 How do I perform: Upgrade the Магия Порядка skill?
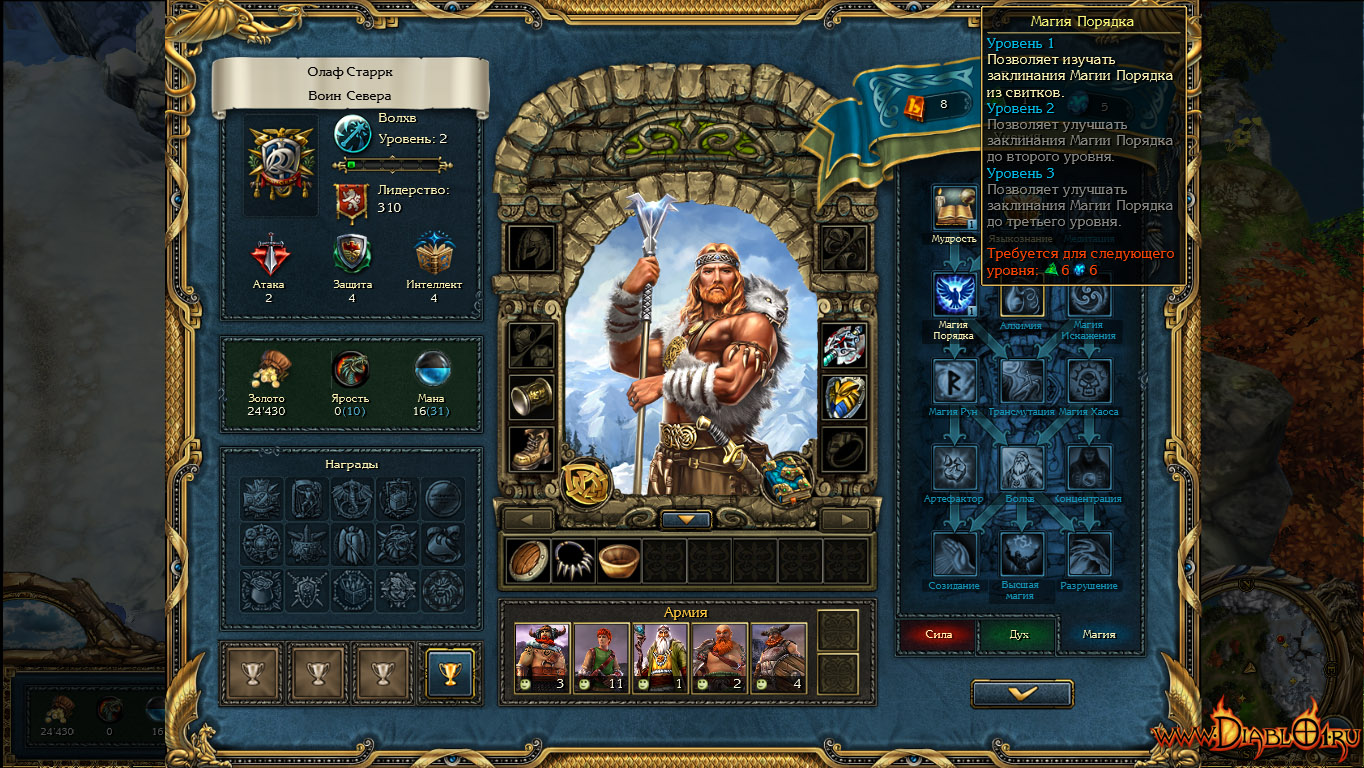pos(954,295)
